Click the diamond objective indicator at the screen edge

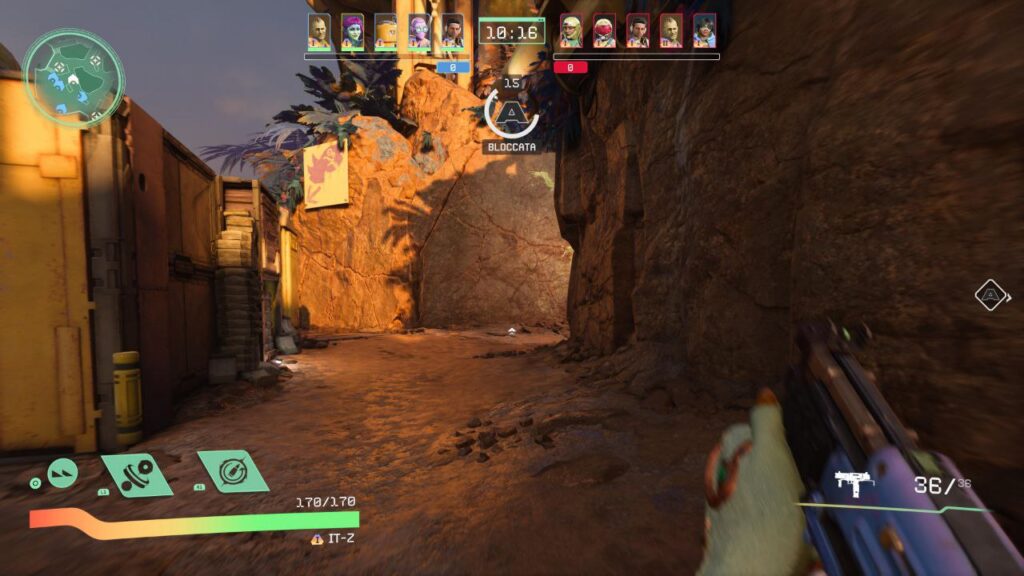(x=990, y=294)
